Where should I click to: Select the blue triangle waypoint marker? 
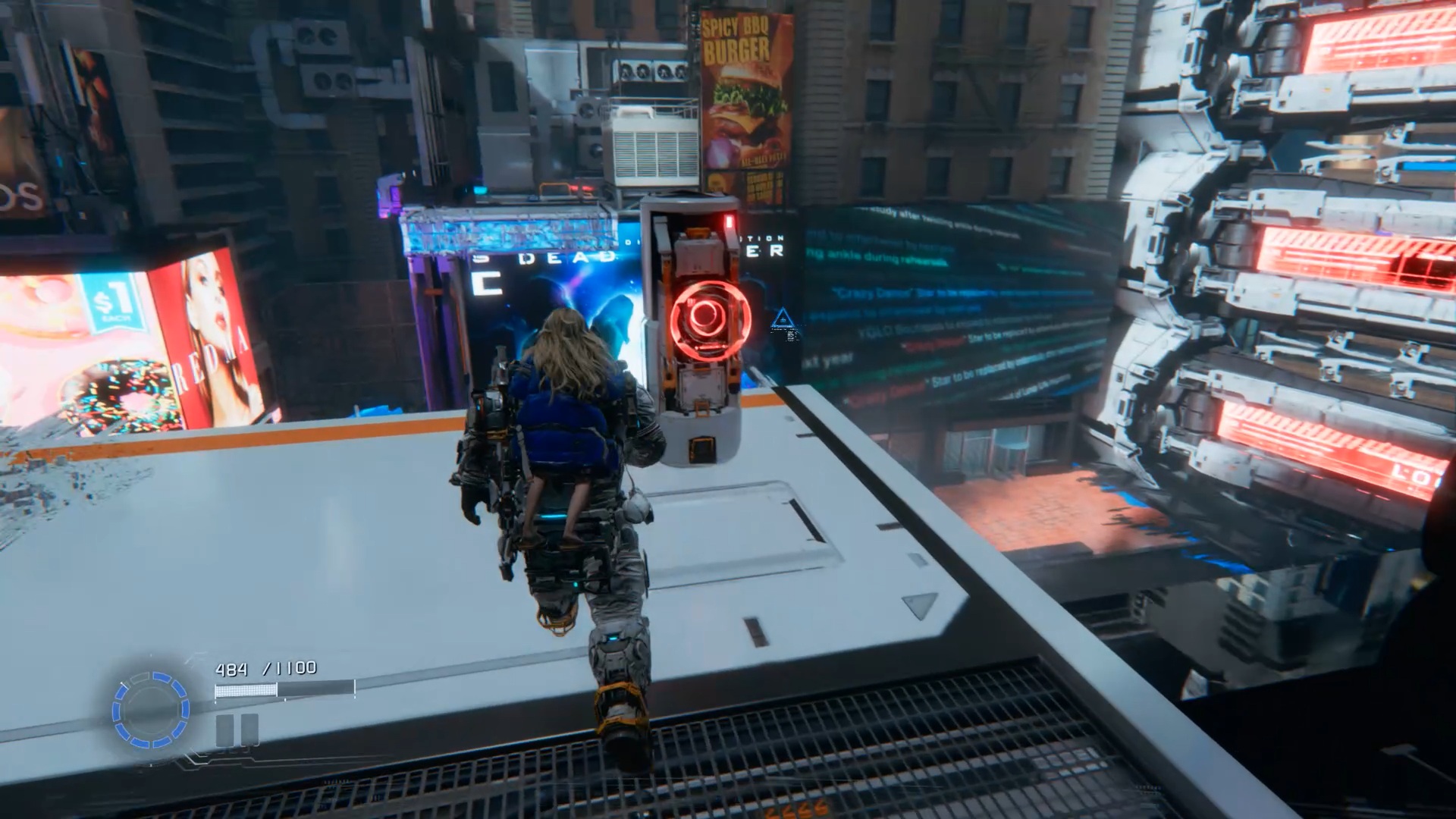[782, 321]
